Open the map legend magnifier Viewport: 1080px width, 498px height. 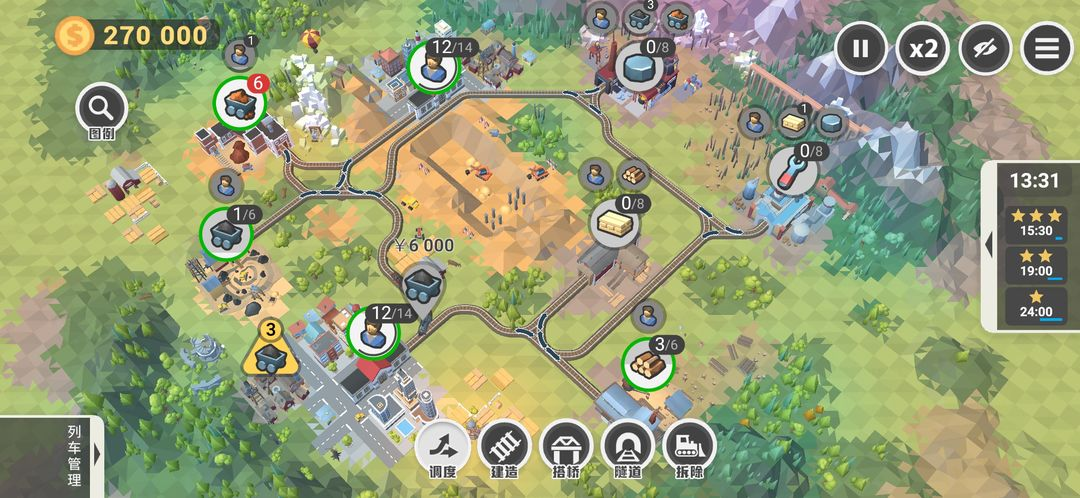(x=102, y=108)
